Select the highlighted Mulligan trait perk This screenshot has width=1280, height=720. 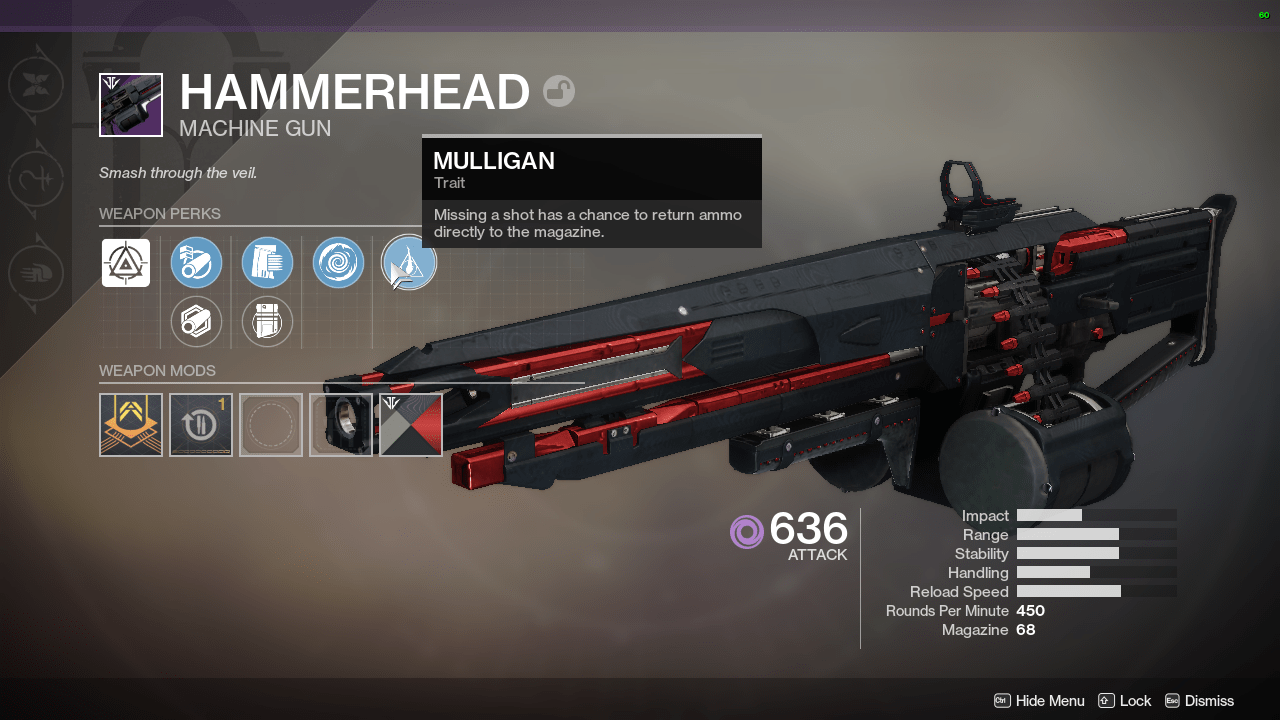409,262
